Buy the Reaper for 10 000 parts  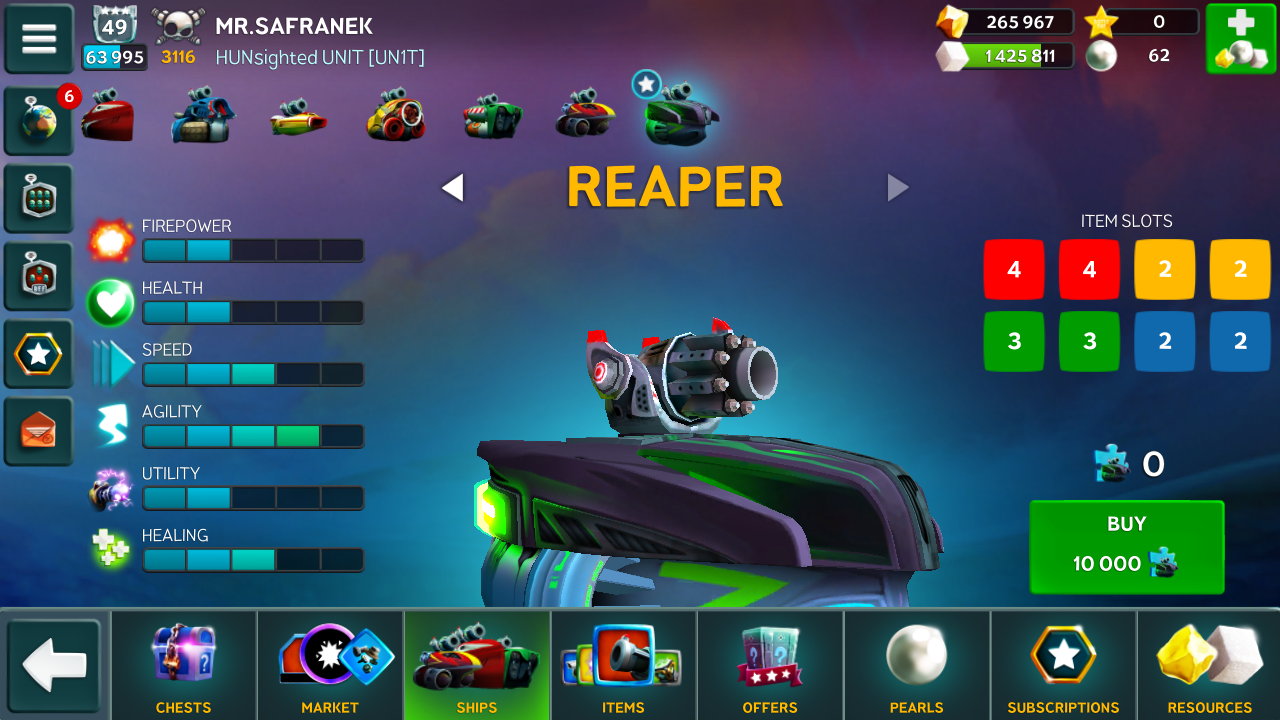[1126, 546]
